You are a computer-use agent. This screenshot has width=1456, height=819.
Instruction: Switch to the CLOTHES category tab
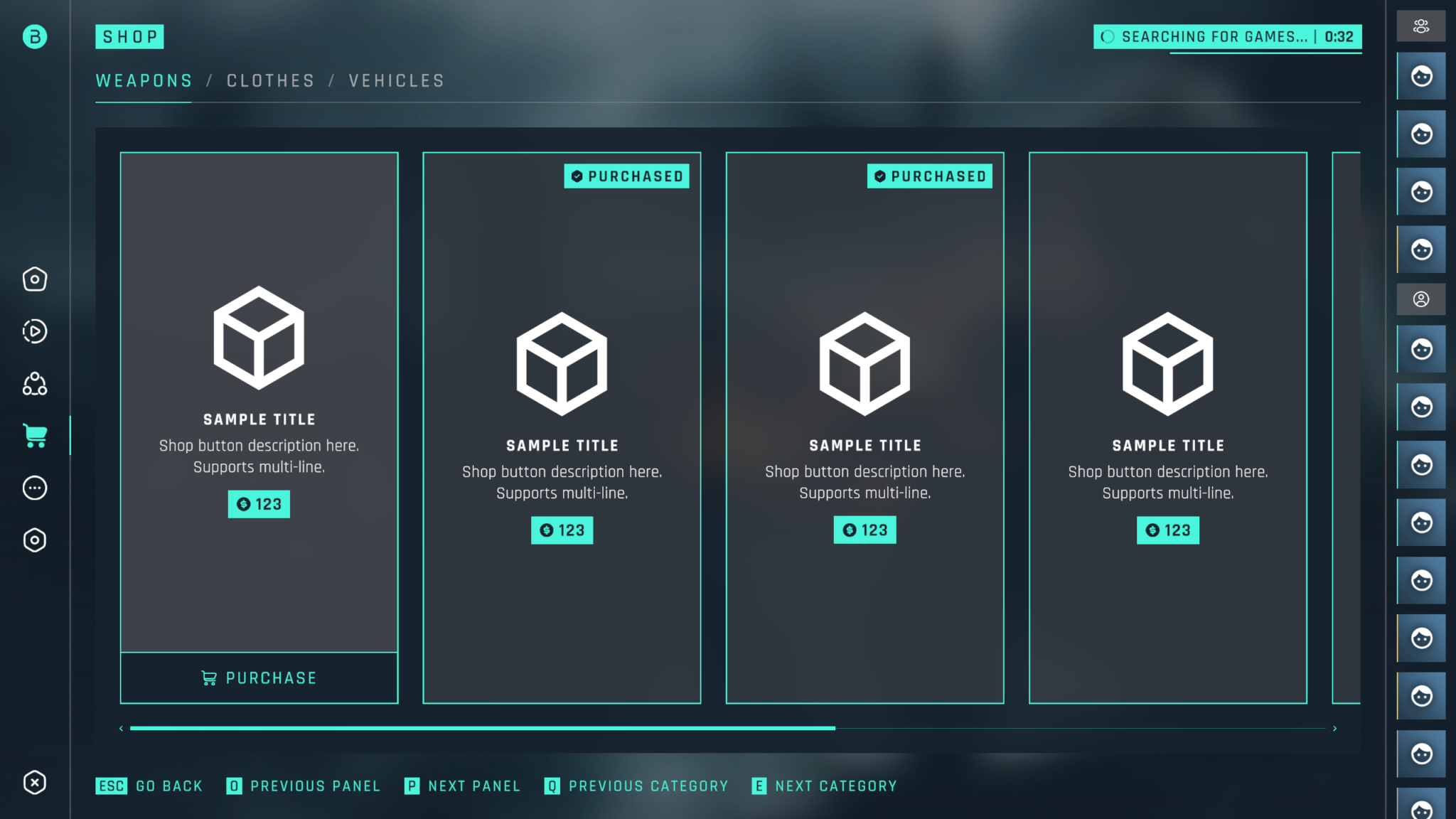(270, 80)
